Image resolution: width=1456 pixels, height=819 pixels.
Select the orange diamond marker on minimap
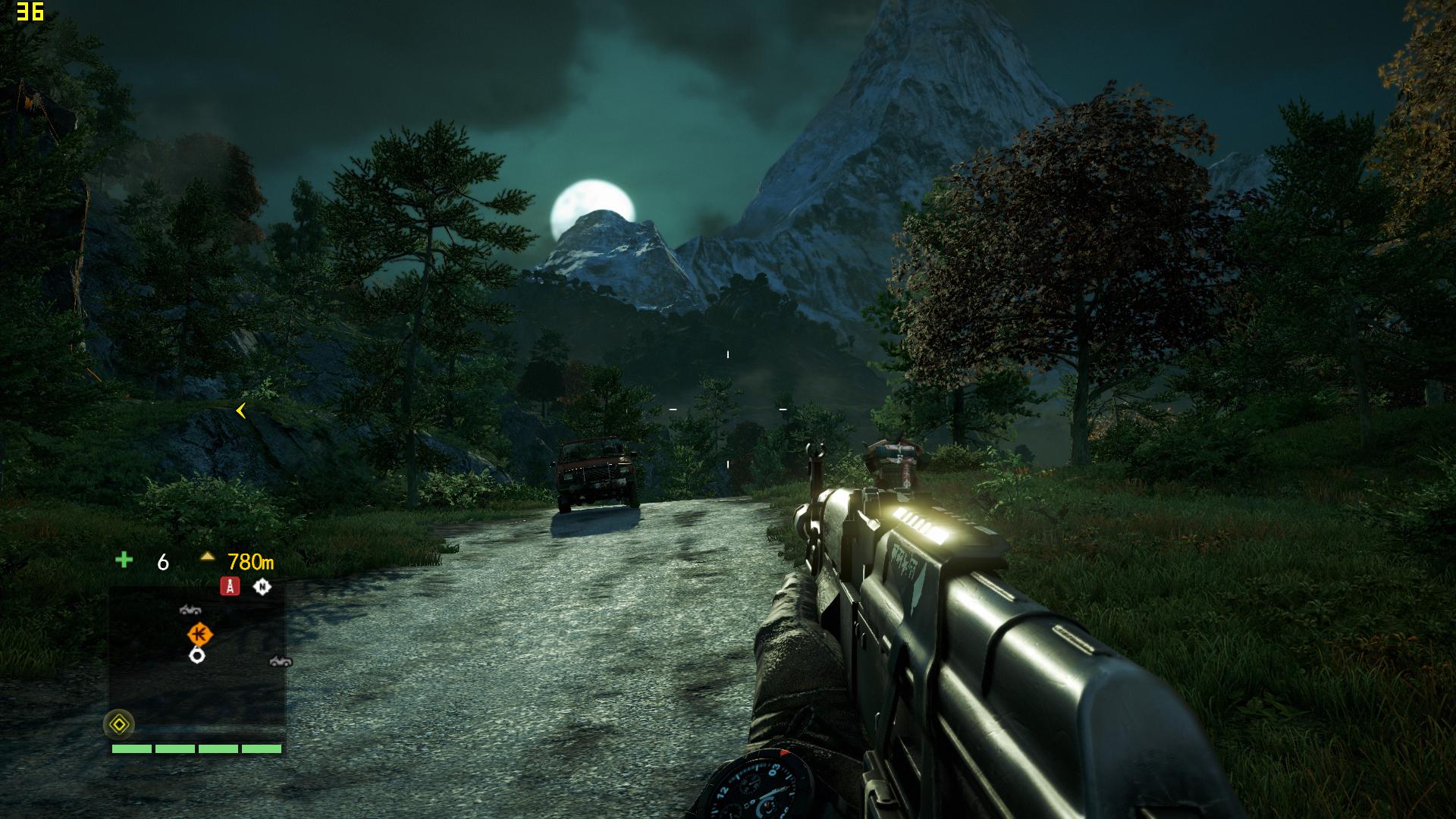tap(199, 633)
